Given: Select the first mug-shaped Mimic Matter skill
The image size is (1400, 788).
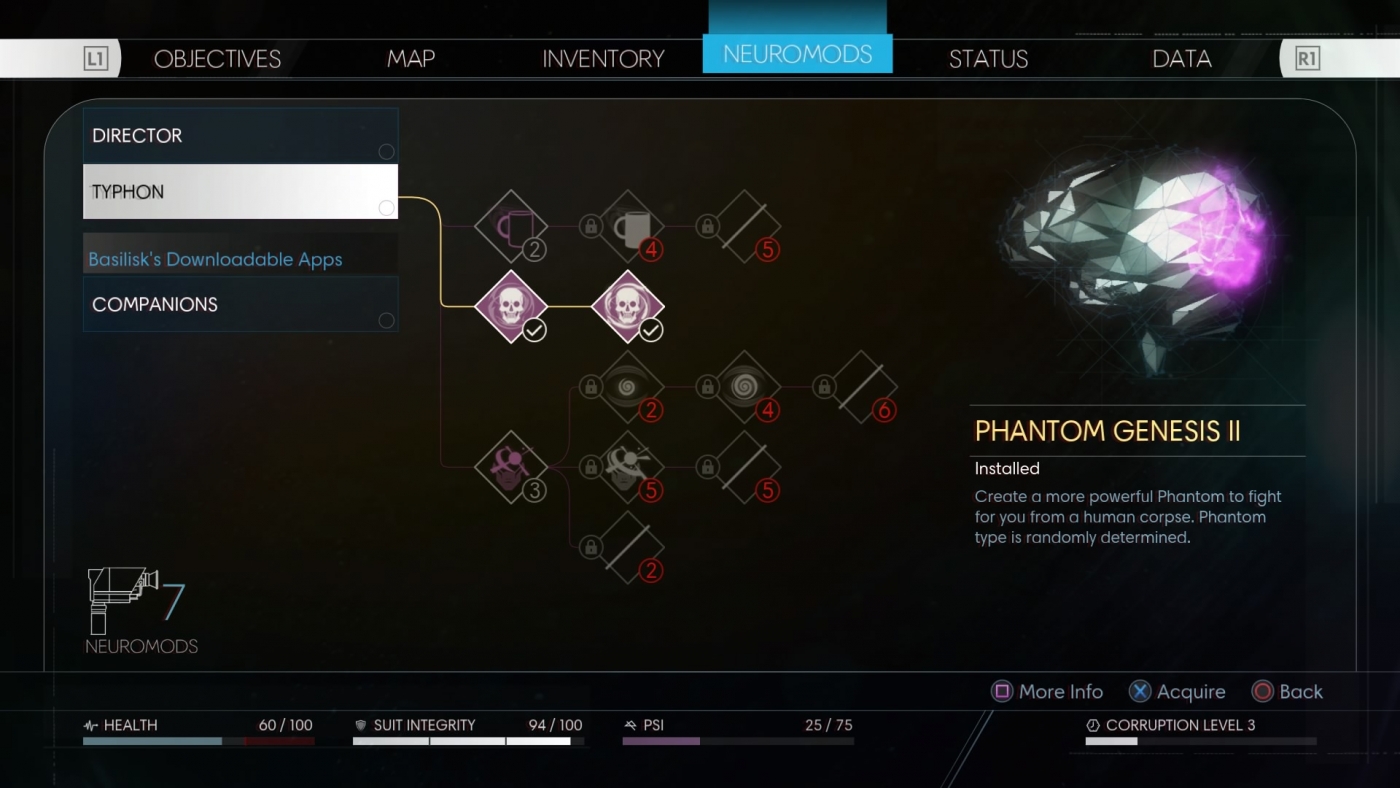Looking at the screenshot, I should pyautogui.click(x=511, y=225).
